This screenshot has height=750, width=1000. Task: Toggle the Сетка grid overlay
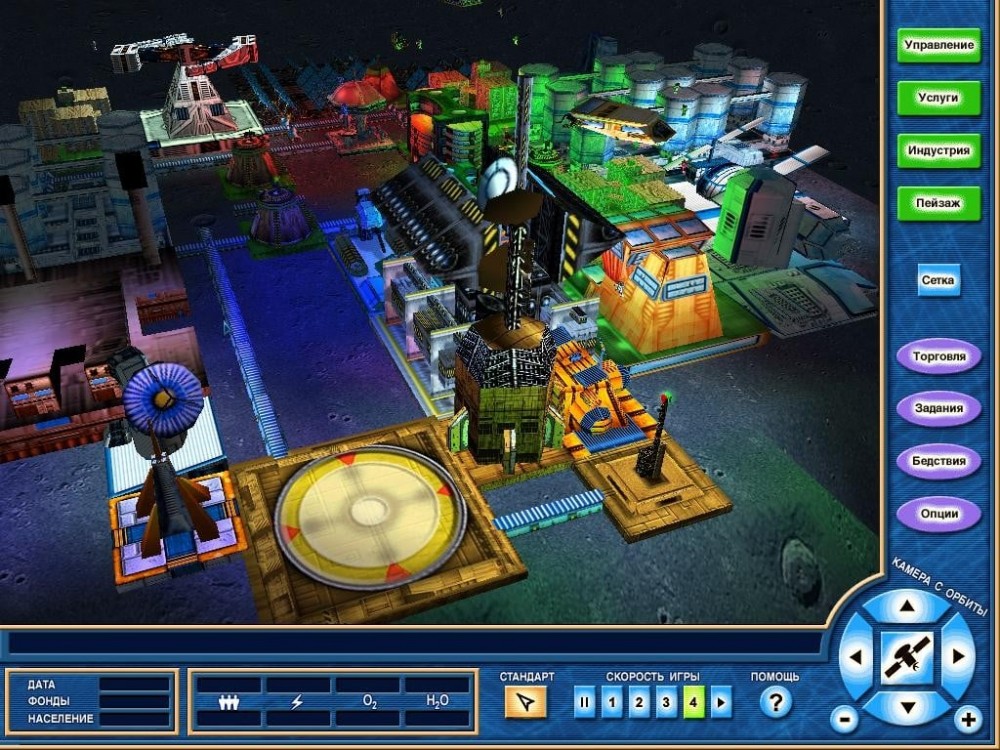pyautogui.click(x=939, y=281)
